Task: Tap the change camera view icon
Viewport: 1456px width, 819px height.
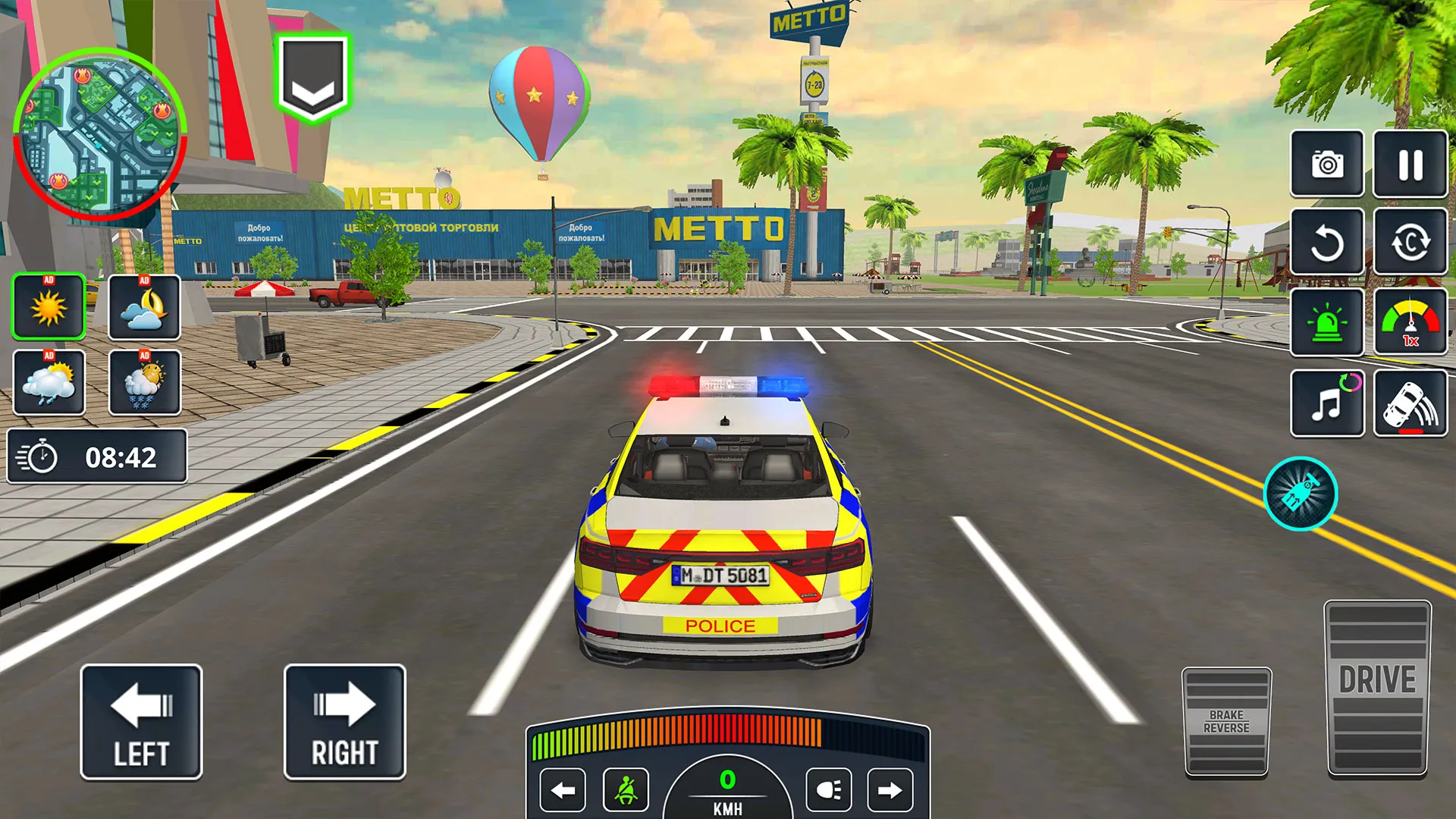Action: click(1409, 244)
